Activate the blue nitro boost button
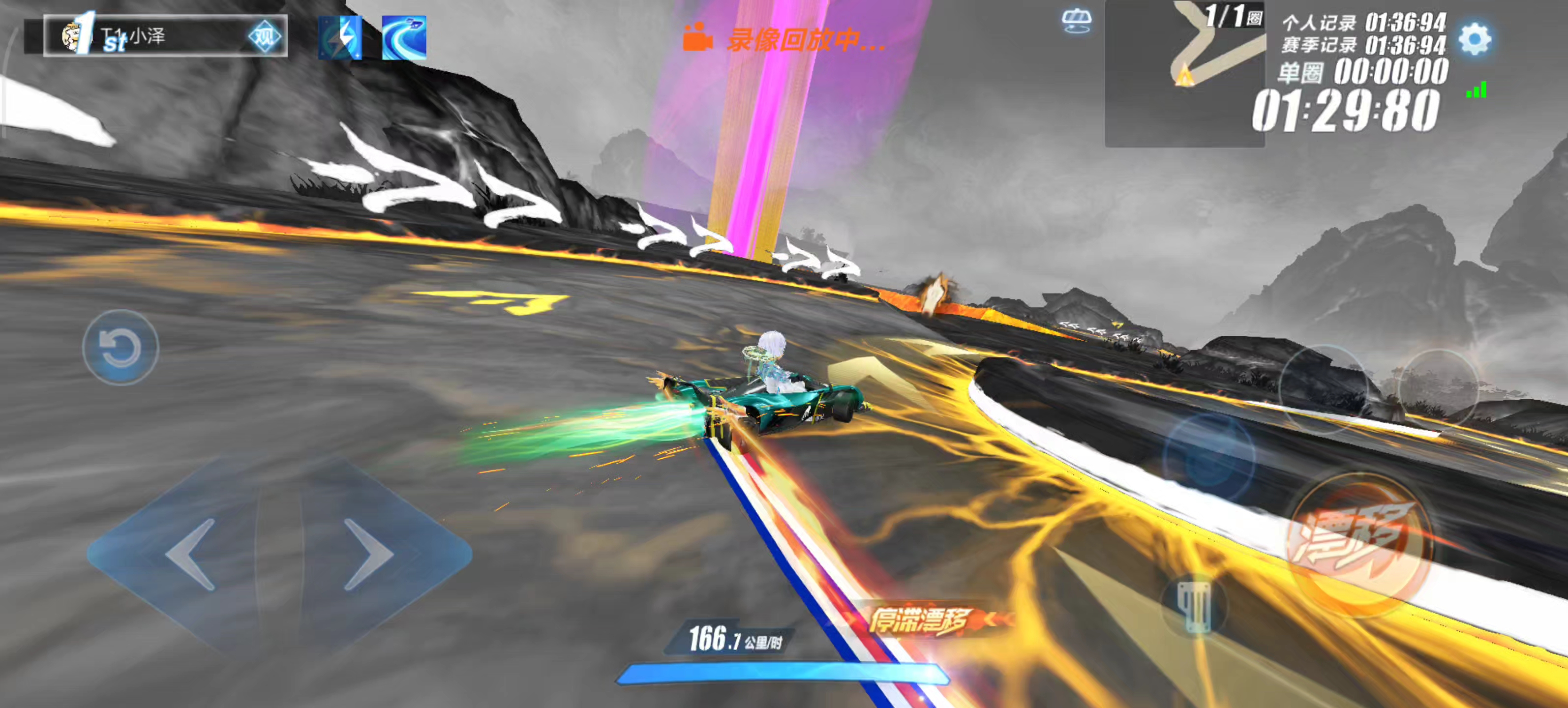Screen dimensions: 1568x708 coord(1209,456)
